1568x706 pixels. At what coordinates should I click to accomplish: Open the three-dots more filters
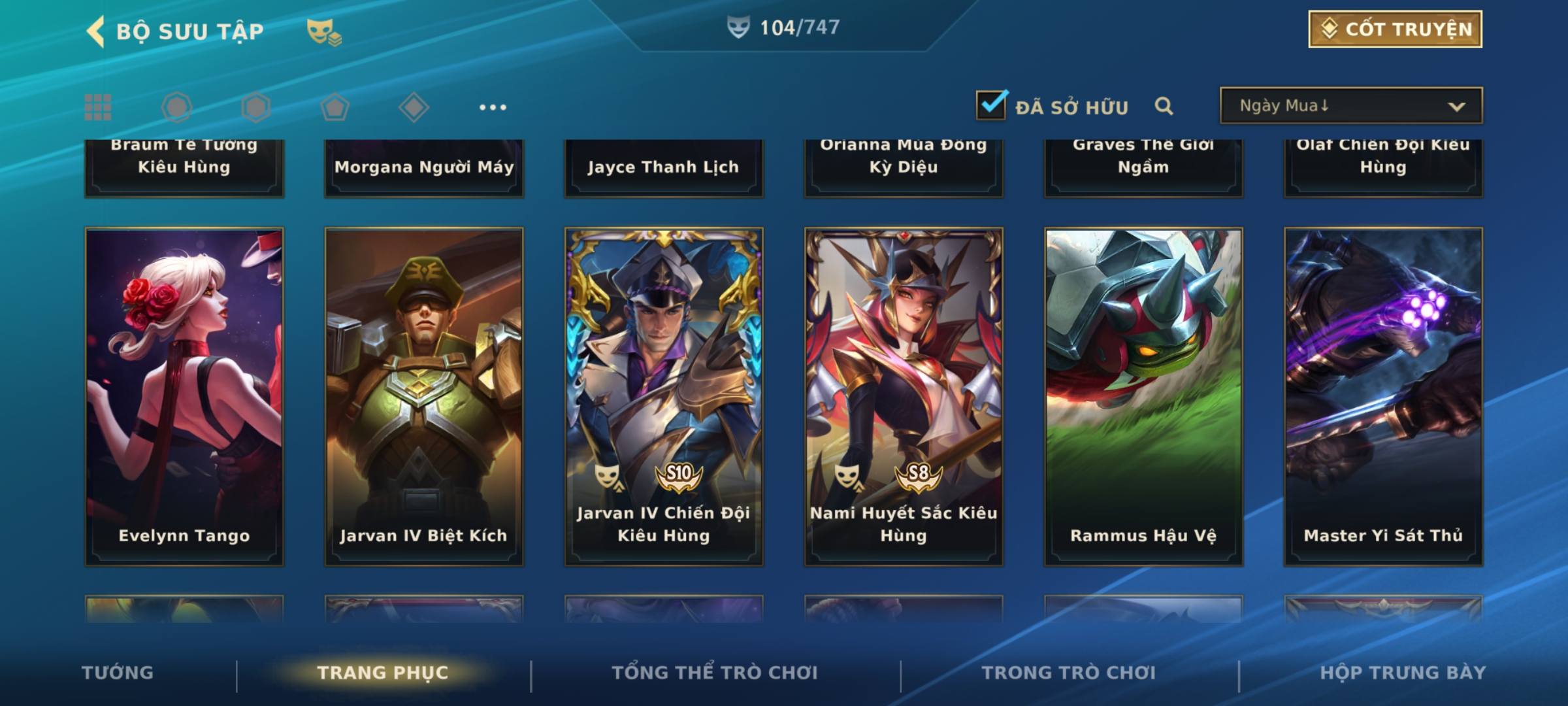coord(492,107)
